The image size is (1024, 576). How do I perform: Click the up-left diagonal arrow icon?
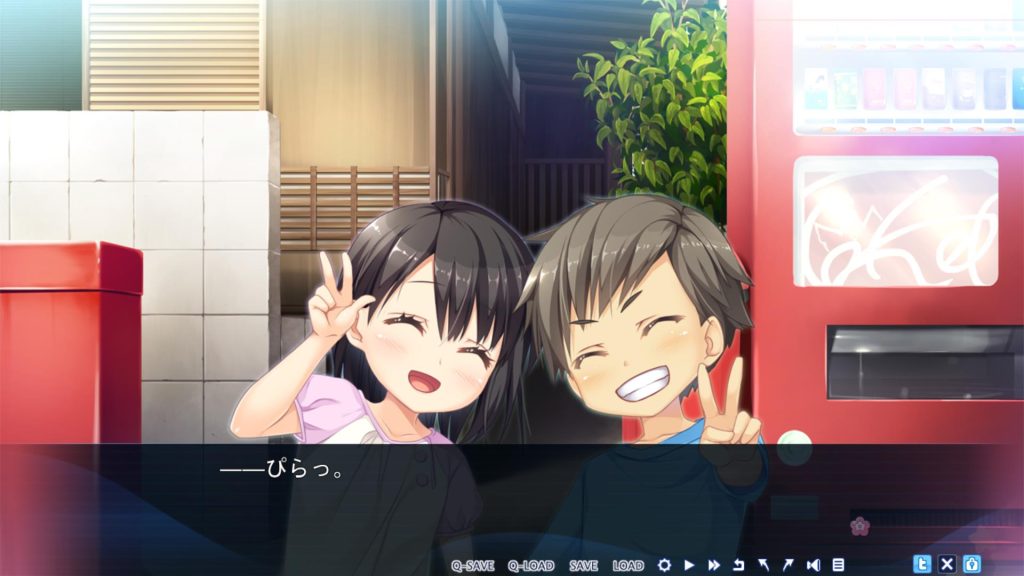pyautogui.click(x=763, y=565)
